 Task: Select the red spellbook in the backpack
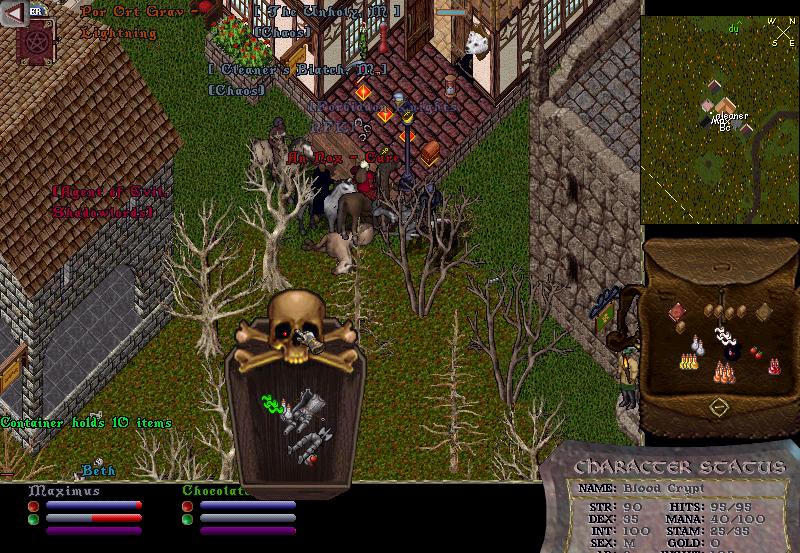pyautogui.click(x=676, y=313)
